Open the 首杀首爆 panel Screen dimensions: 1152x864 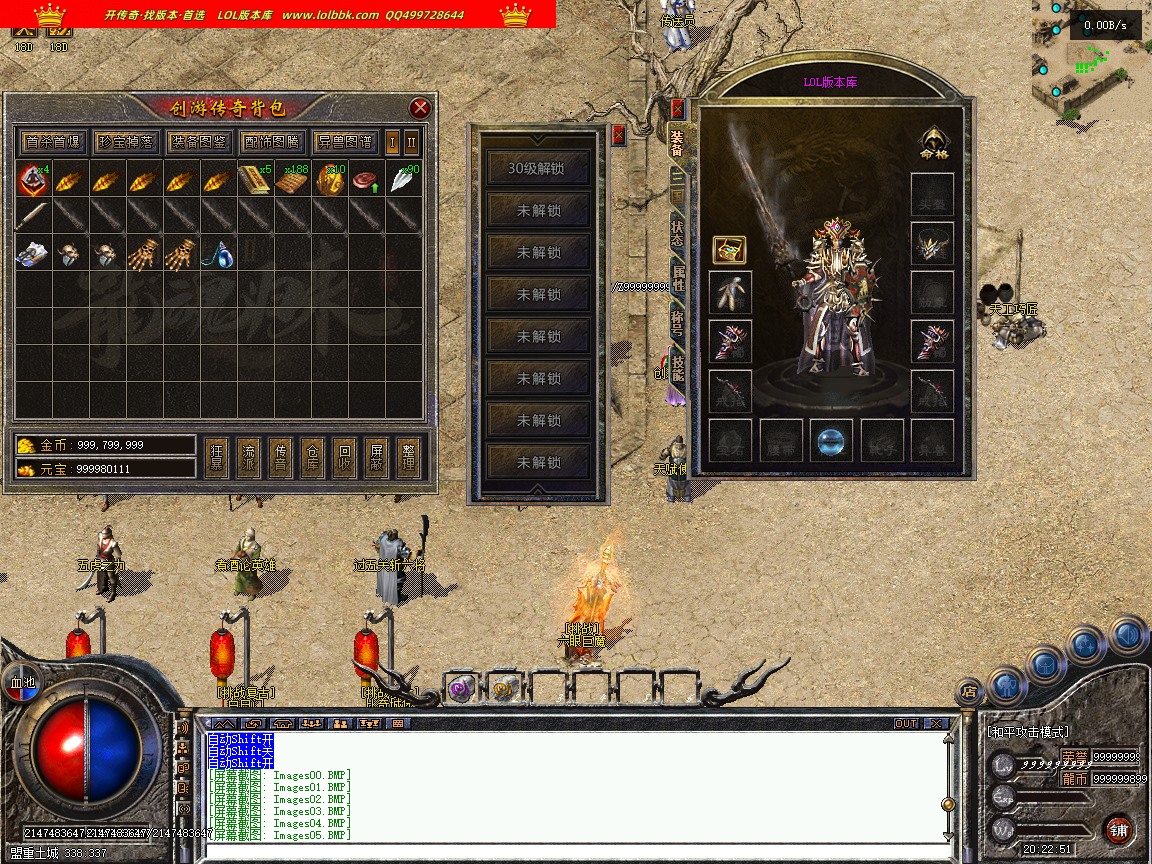[53, 142]
